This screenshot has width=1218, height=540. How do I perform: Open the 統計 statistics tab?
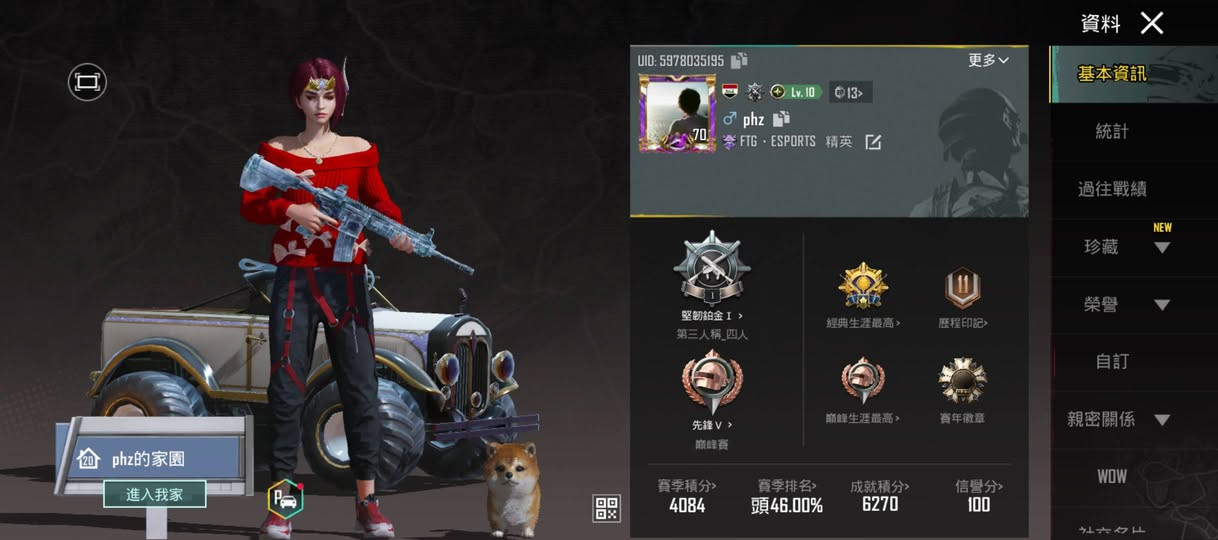[1112, 131]
